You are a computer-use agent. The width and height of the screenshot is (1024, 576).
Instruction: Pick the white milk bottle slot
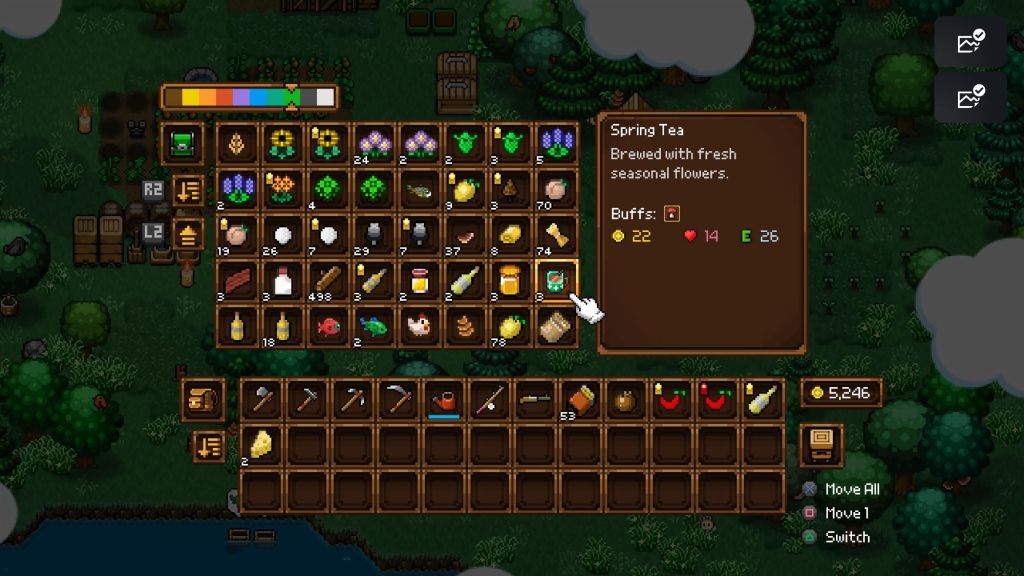click(x=284, y=281)
